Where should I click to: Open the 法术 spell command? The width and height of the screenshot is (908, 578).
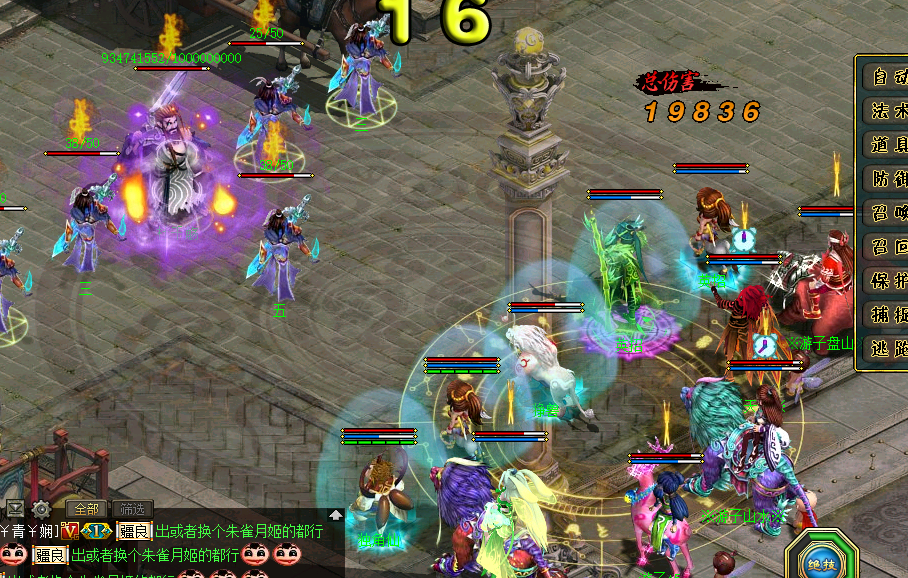[886, 110]
